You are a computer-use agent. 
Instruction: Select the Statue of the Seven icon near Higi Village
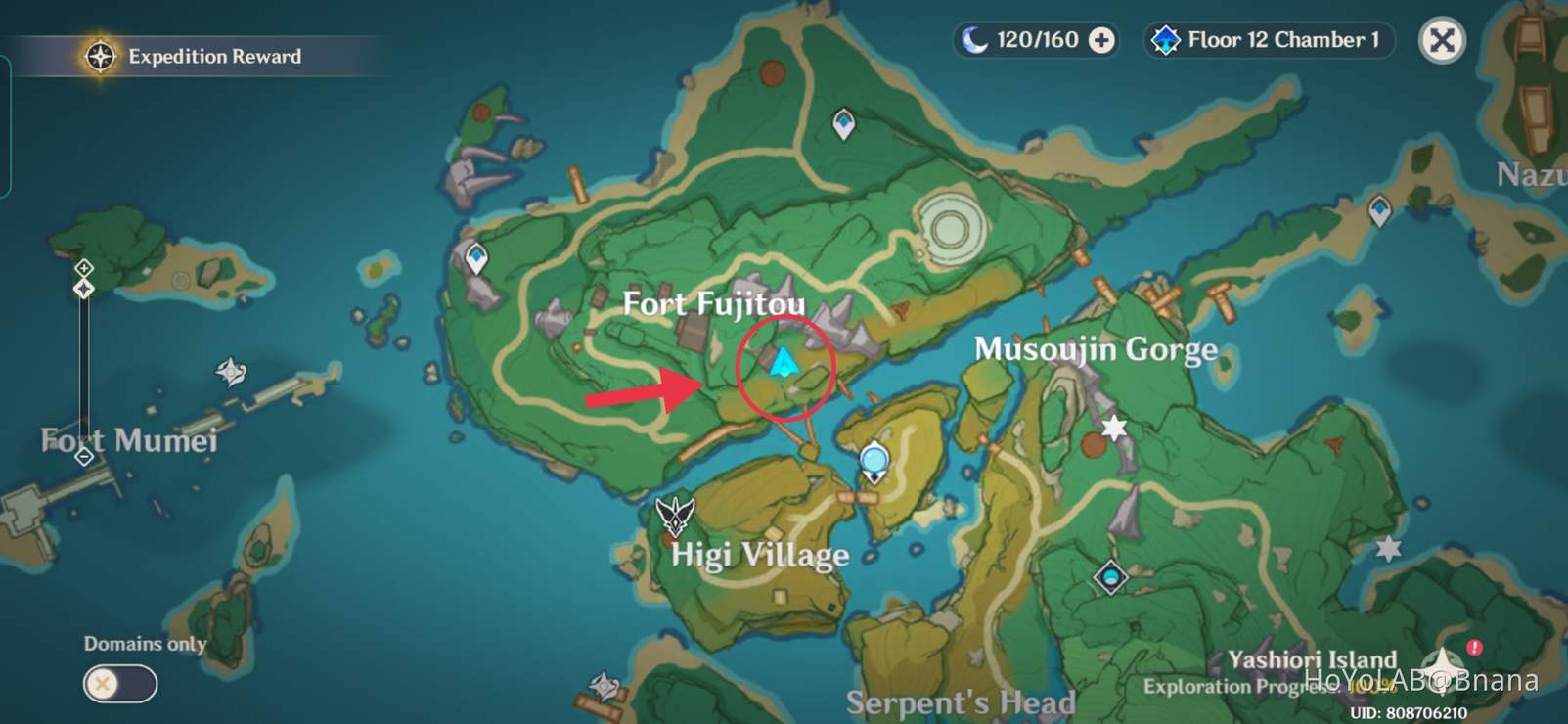coord(873,458)
